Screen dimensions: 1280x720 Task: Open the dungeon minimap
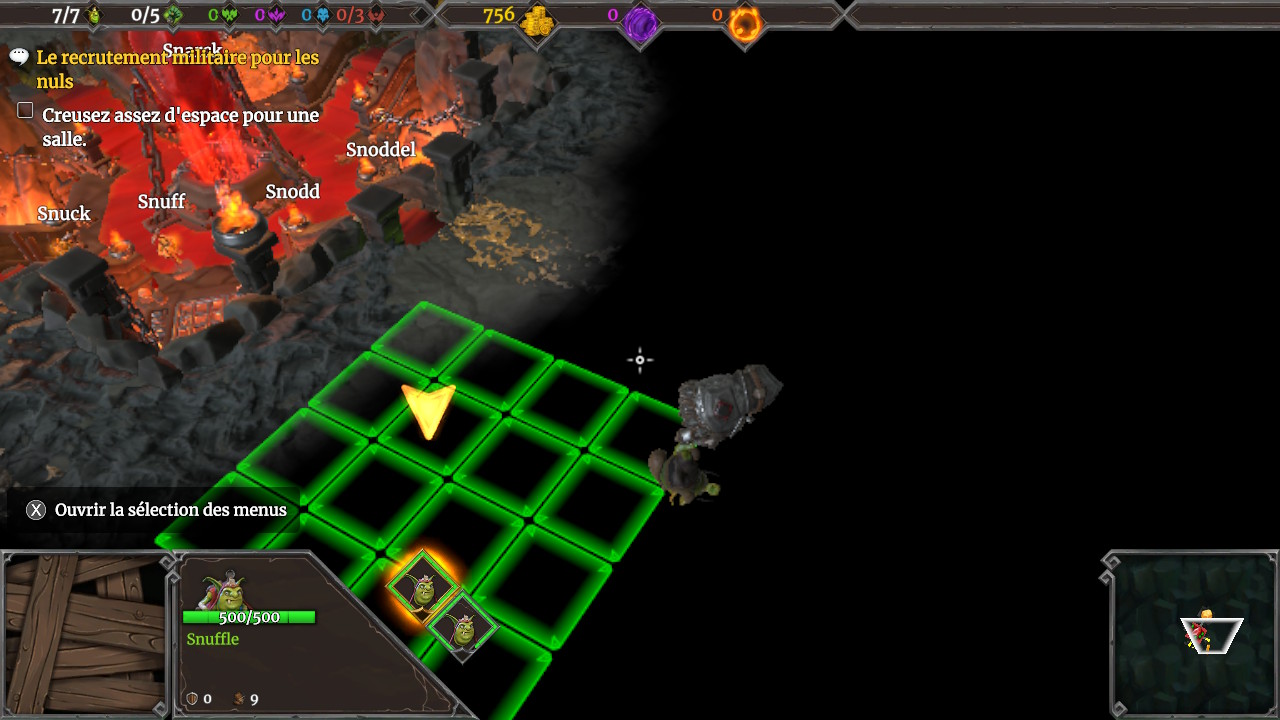(1196, 634)
